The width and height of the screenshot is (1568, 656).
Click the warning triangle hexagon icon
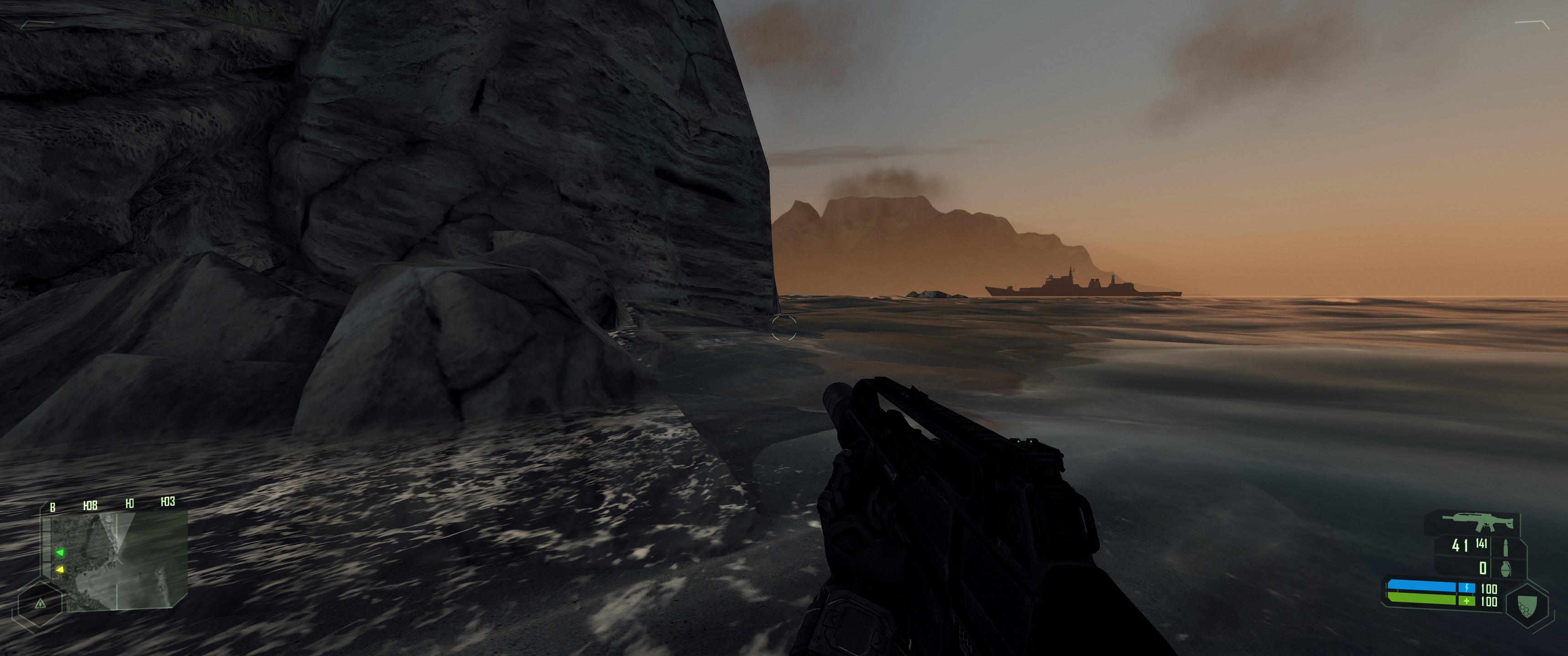click(x=40, y=604)
